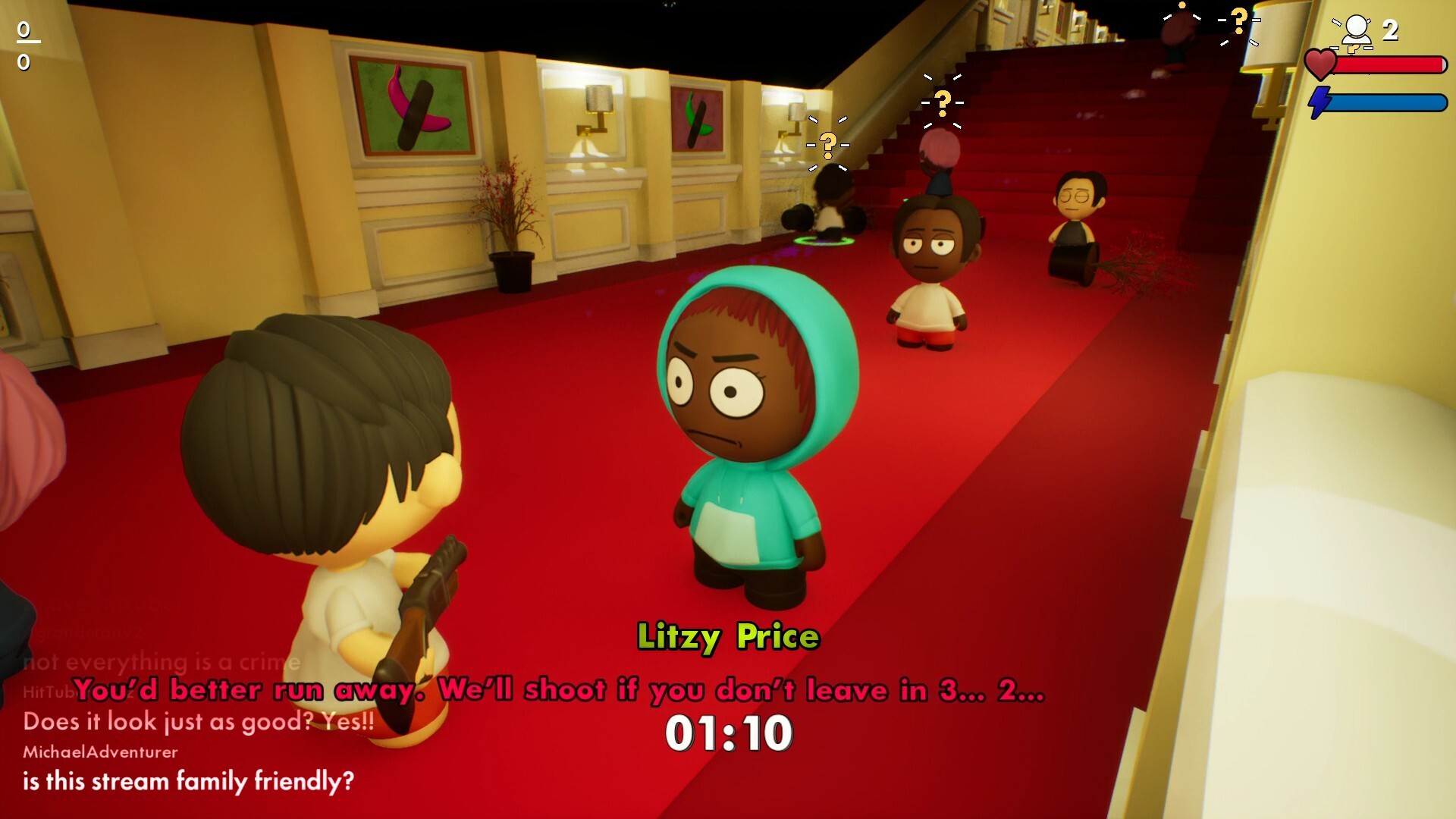Click the question mark above the pink-haired NPC
The width and height of the screenshot is (1456, 819).
pyautogui.click(x=942, y=99)
